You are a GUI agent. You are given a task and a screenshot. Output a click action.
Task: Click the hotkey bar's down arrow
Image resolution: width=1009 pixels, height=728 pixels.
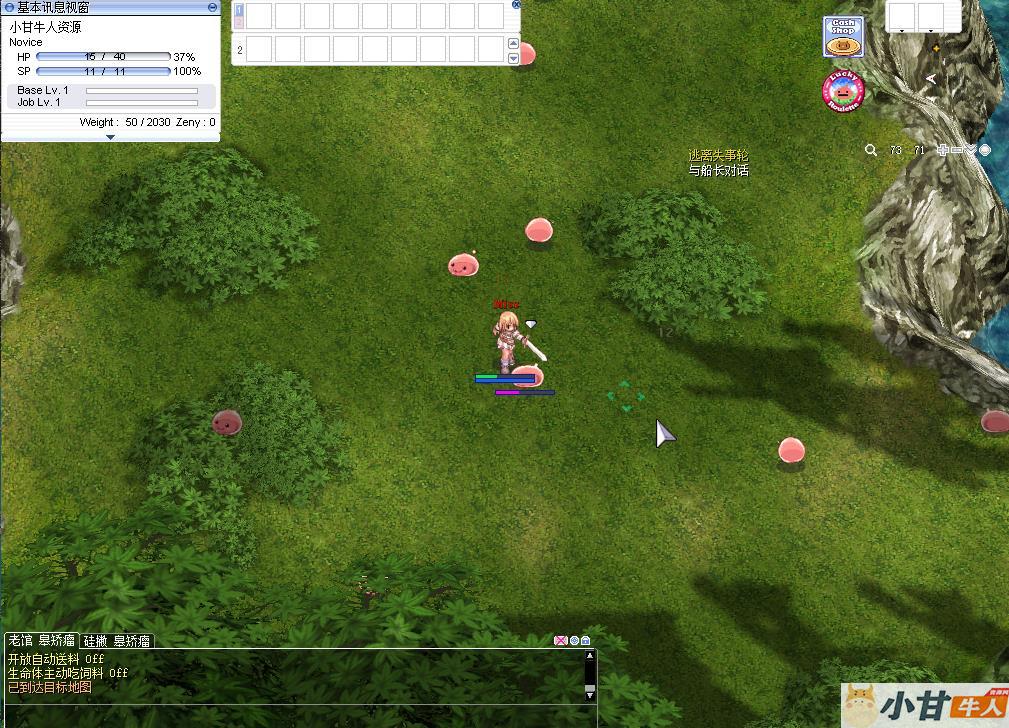point(514,58)
